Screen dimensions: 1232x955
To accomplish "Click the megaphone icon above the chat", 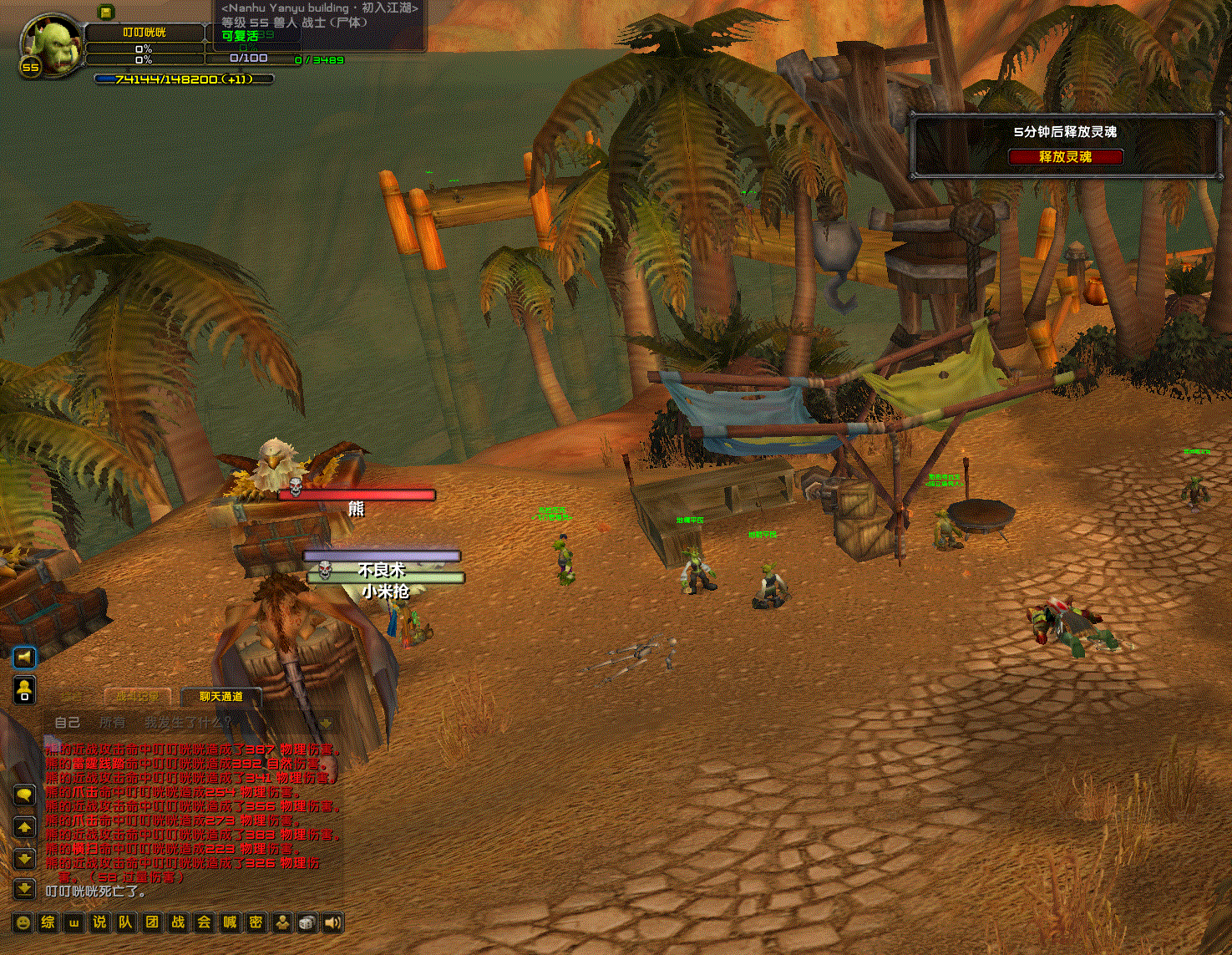I will tap(24, 658).
